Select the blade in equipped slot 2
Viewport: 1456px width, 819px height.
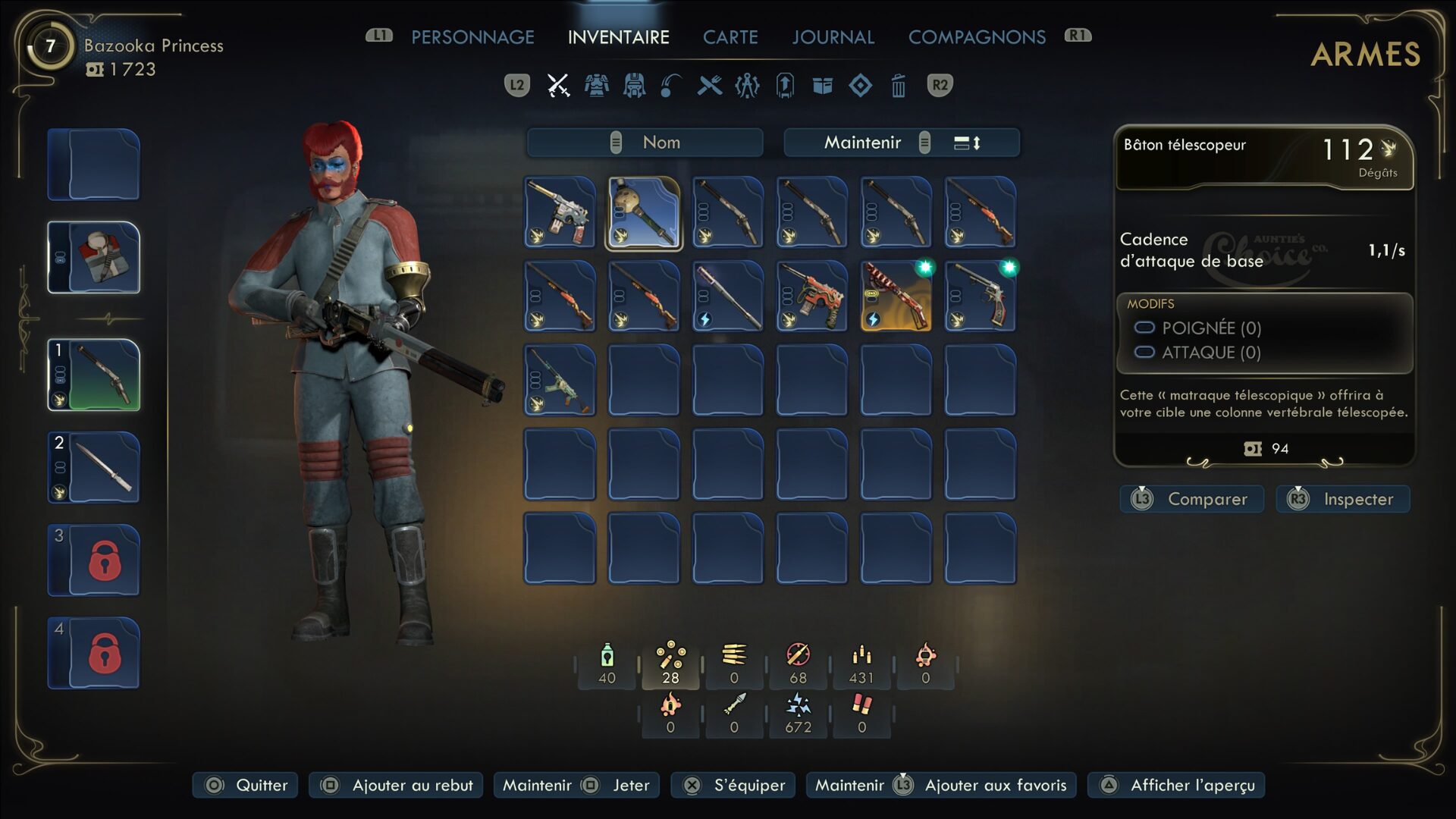[x=94, y=468]
